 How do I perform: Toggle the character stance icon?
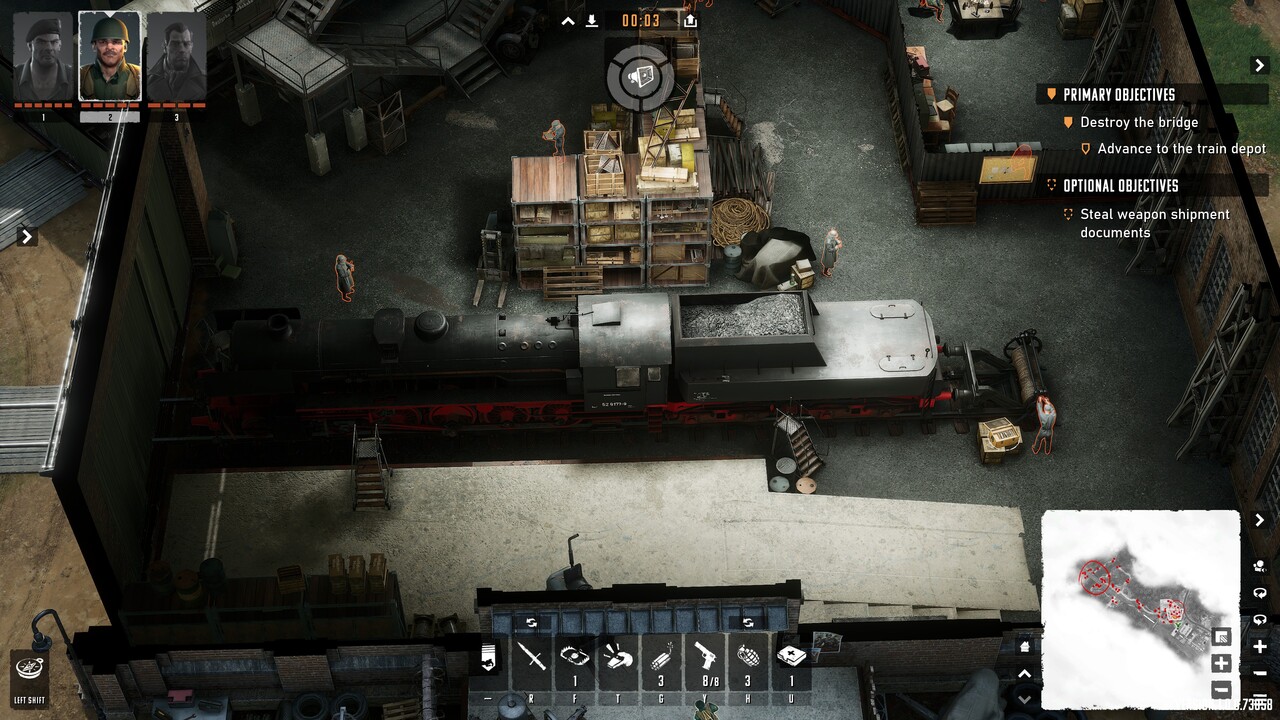click(x=488, y=657)
